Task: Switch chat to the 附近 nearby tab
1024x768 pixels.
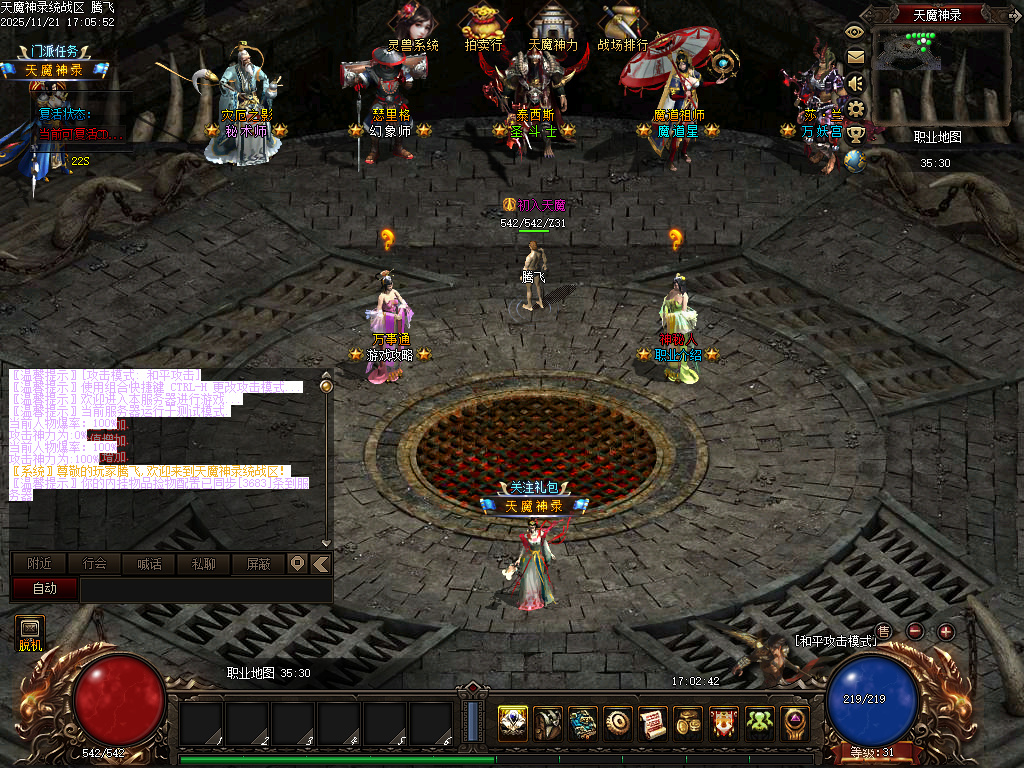Action: click(x=40, y=564)
